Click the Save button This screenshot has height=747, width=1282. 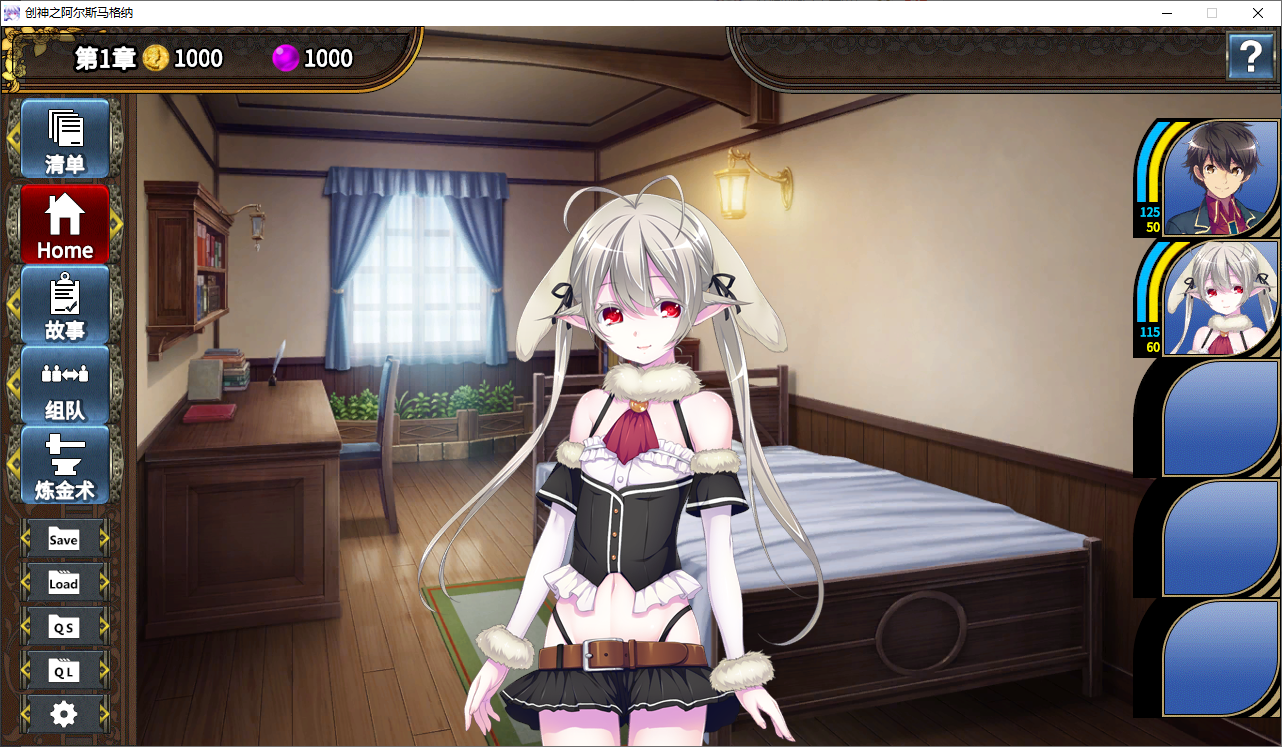point(64,539)
